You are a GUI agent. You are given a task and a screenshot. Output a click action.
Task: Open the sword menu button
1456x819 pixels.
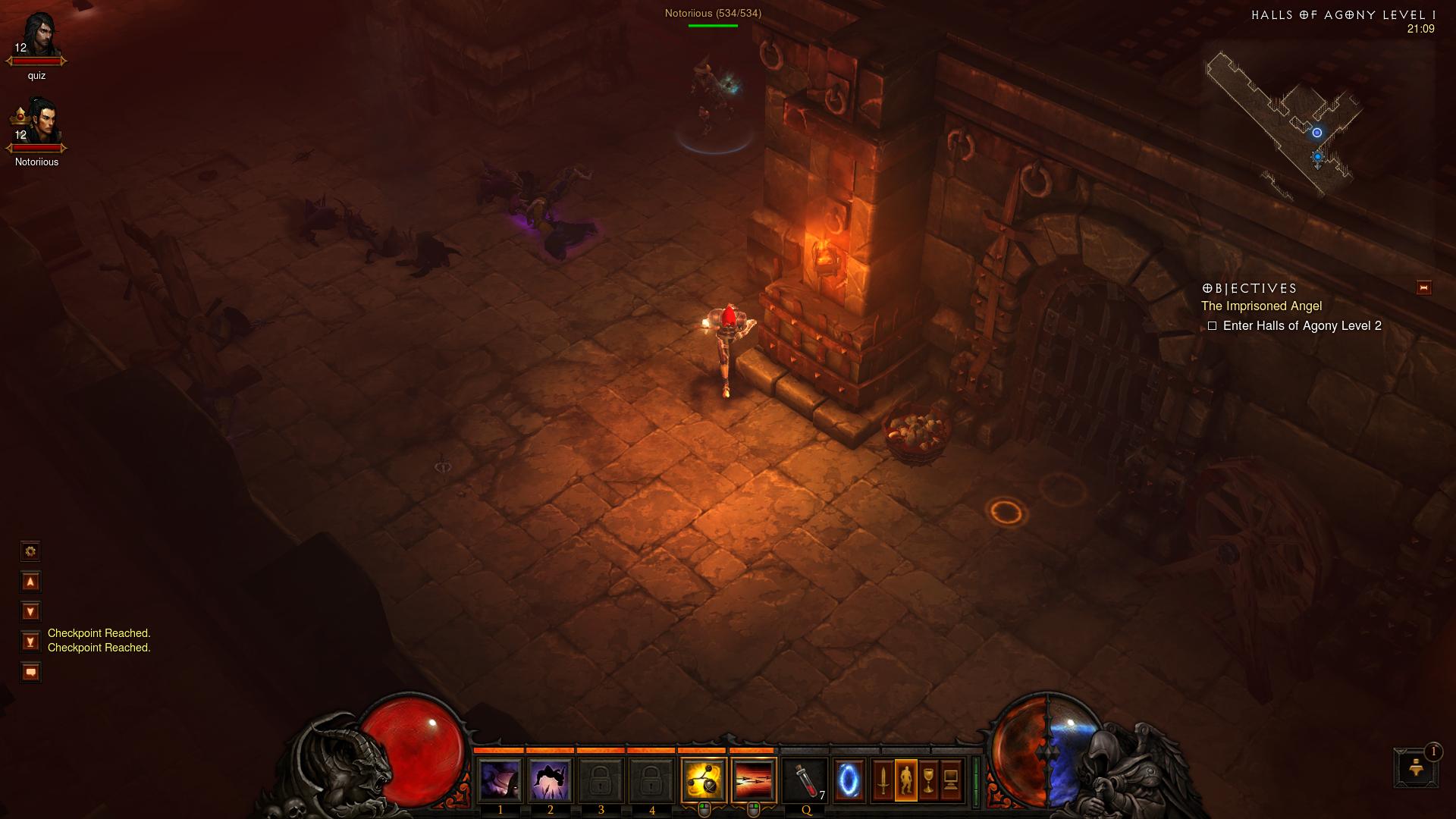pyautogui.click(x=883, y=780)
